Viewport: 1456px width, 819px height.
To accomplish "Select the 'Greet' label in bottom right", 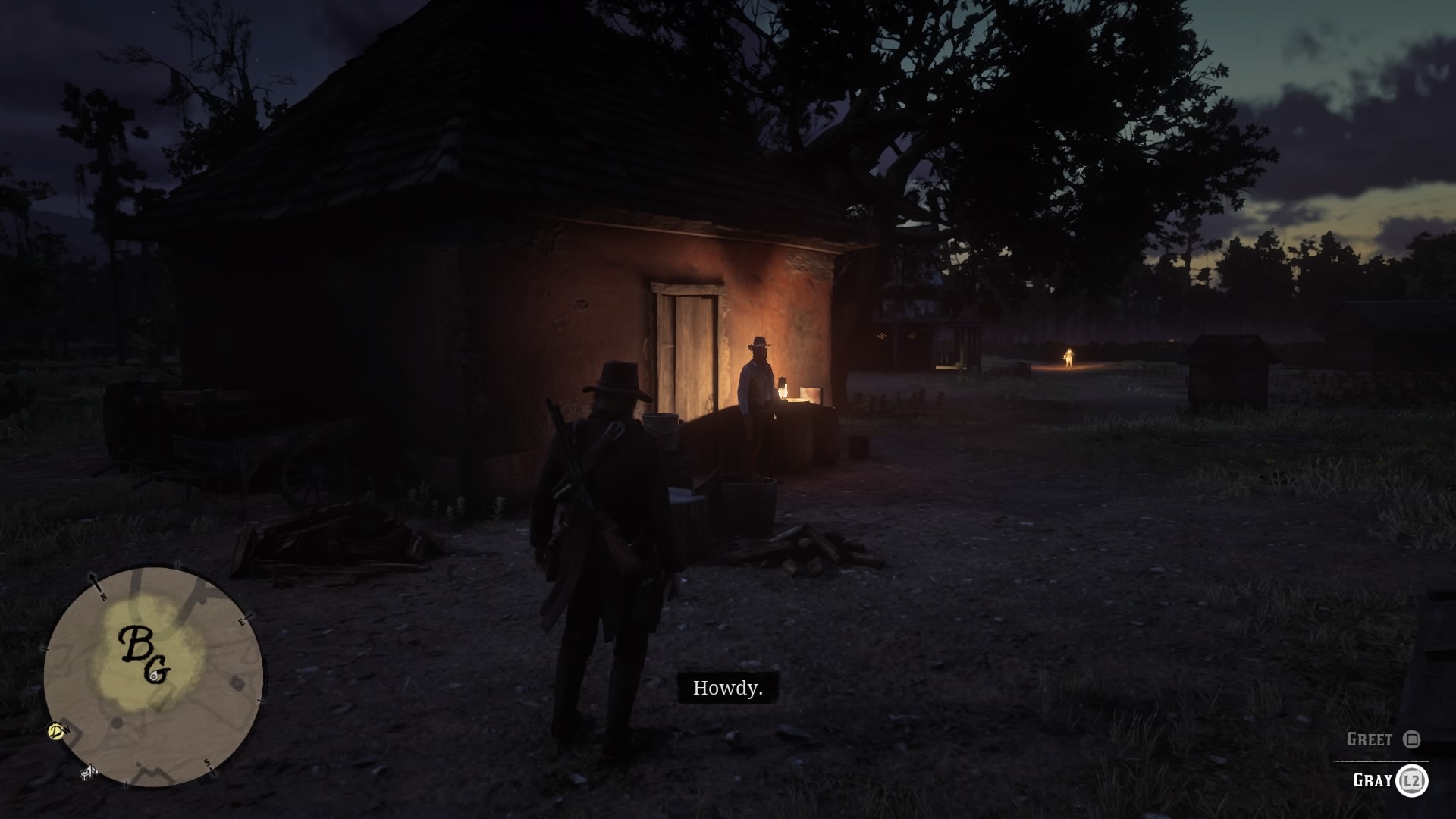I will pyautogui.click(x=1370, y=738).
